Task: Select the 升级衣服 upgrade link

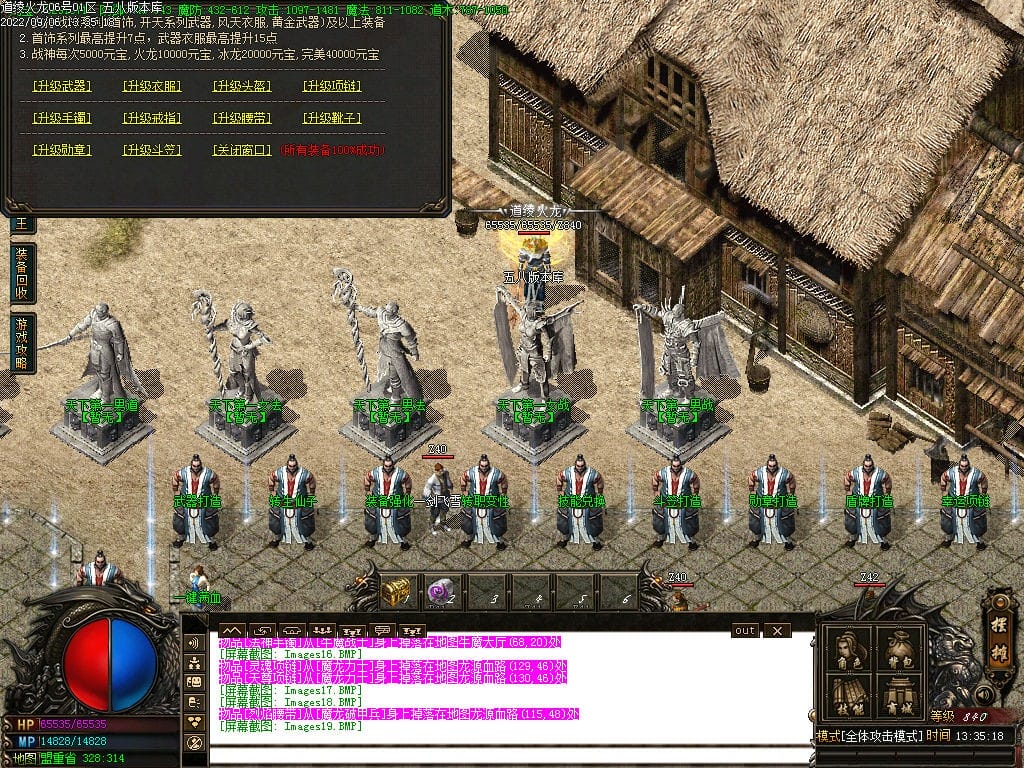Action: point(152,86)
